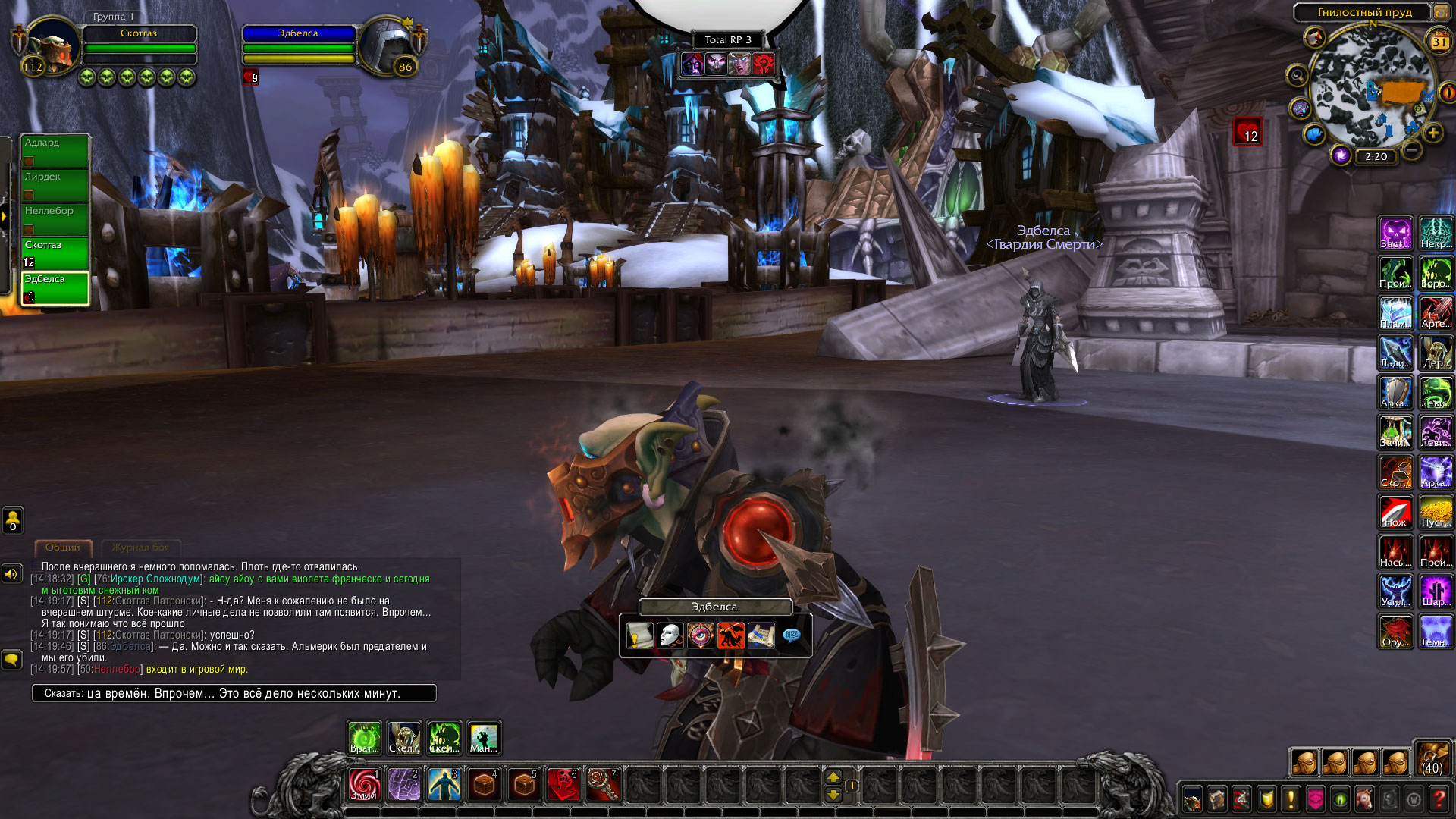Viewport: 1456px width, 819px height.
Task: Use the blue glowing figure ability in slot 3
Action: [x=444, y=785]
